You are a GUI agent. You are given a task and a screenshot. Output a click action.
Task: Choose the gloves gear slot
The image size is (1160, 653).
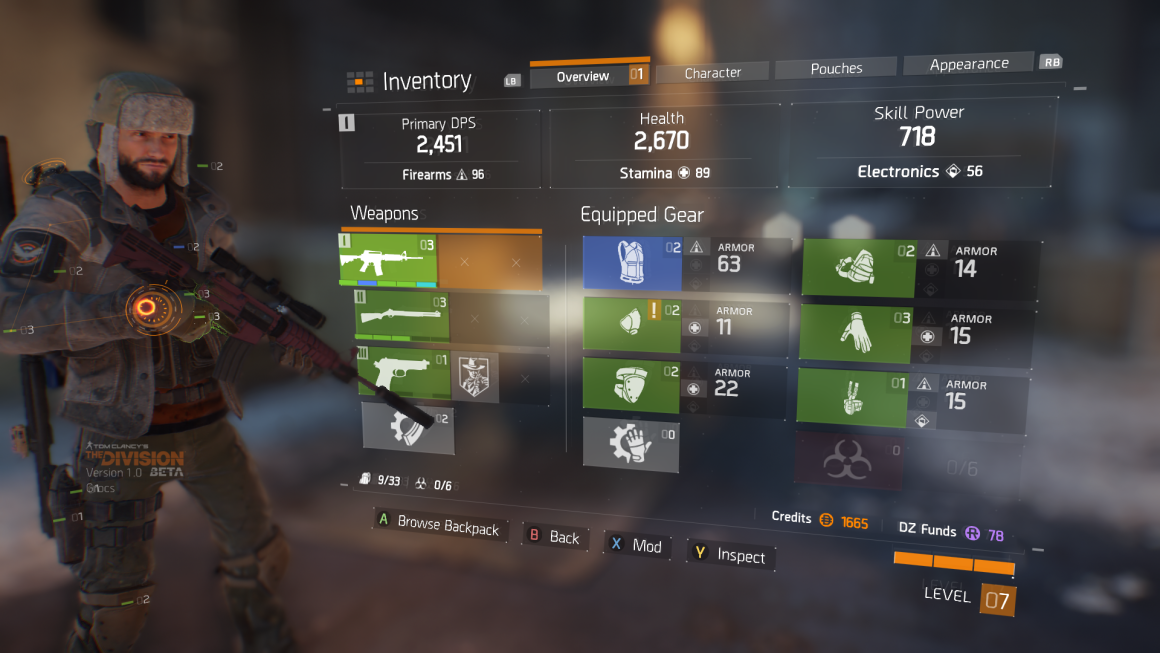[x=856, y=333]
